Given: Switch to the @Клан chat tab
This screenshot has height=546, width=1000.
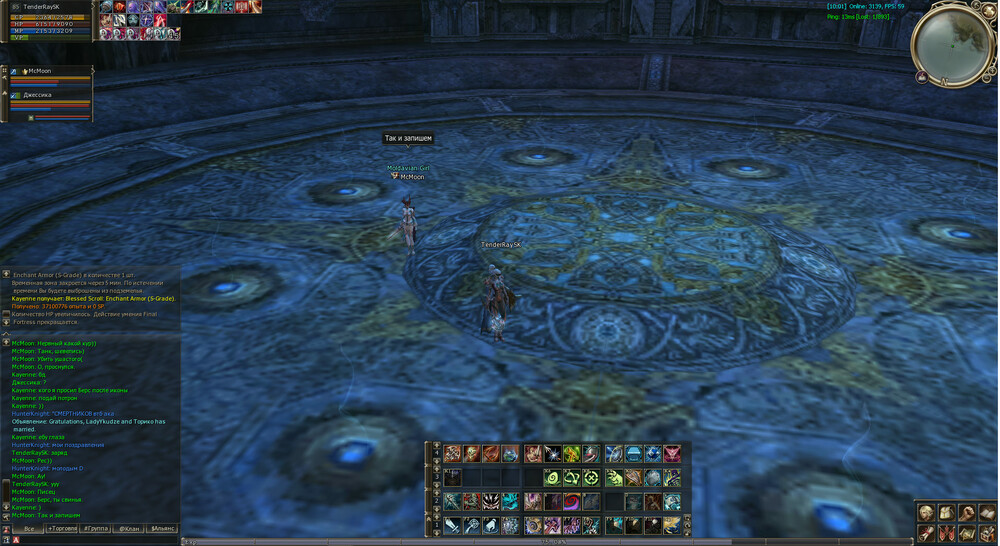Looking at the screenshot, I should [x=129, y=528].
